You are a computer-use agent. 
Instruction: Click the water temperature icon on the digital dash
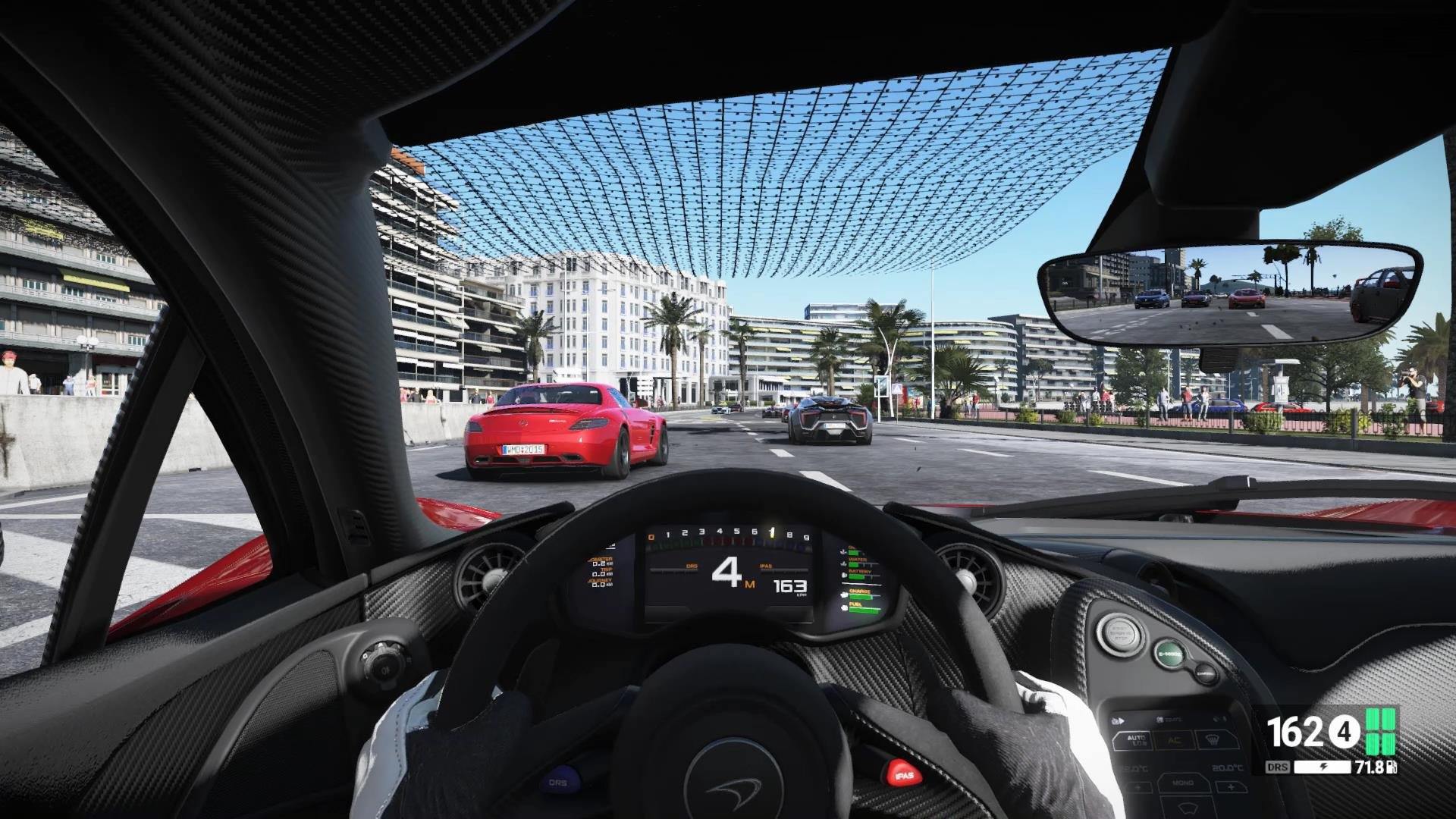pyautogui.click(x=843, y=564)
